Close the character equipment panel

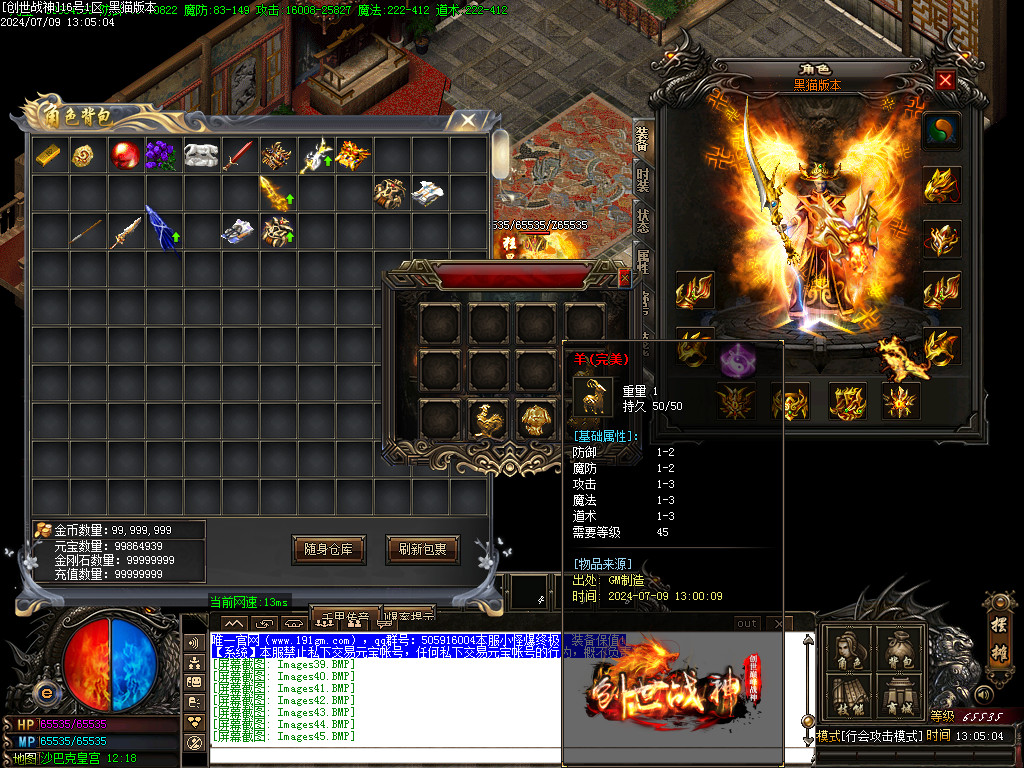pos(945,81)
